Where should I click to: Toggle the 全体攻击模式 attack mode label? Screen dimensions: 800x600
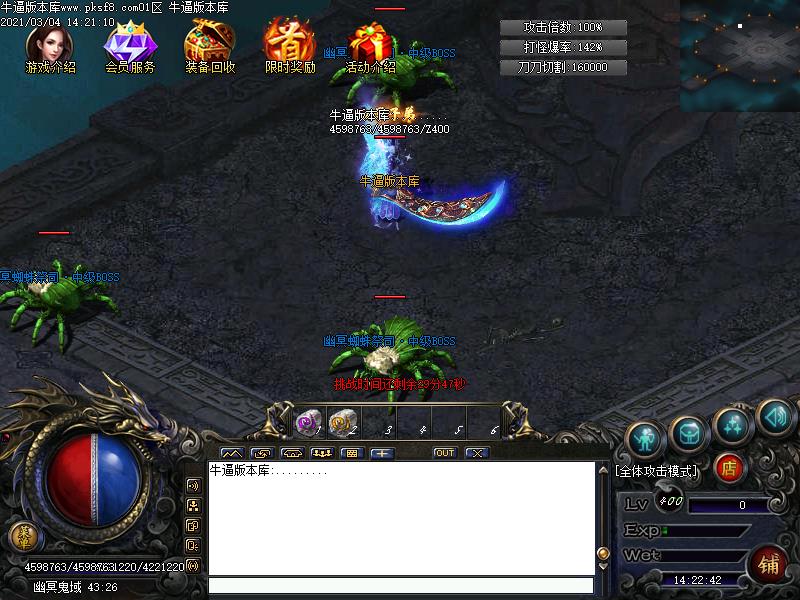coord(658,470)
